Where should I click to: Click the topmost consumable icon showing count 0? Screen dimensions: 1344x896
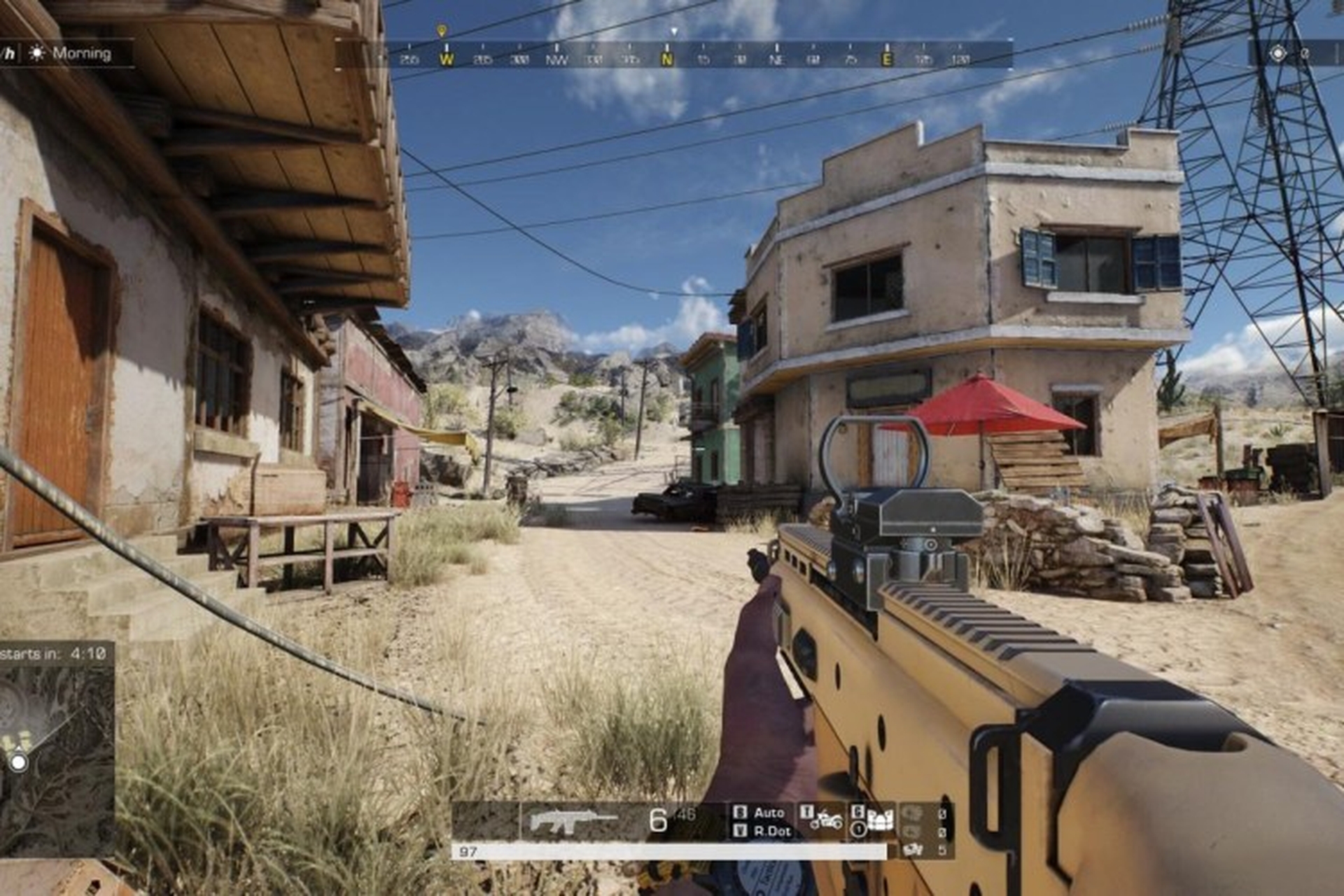point(913,813)
